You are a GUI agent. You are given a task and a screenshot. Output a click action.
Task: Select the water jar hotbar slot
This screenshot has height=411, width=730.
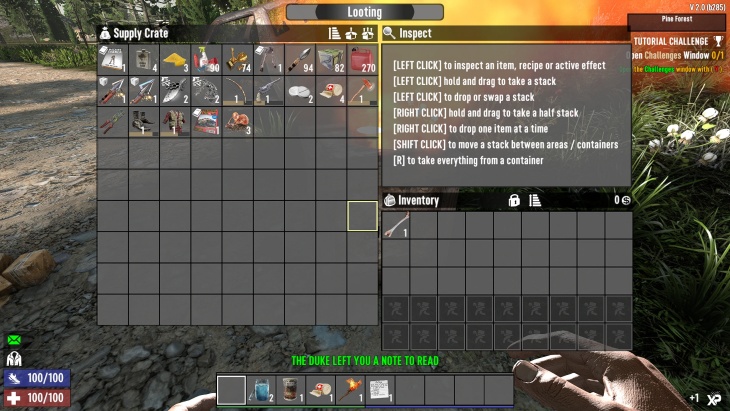262,389
